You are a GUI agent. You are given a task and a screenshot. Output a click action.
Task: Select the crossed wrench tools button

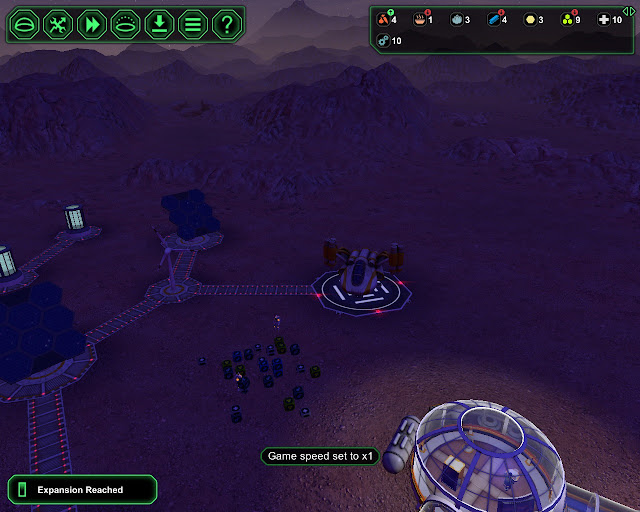point(59,24)
